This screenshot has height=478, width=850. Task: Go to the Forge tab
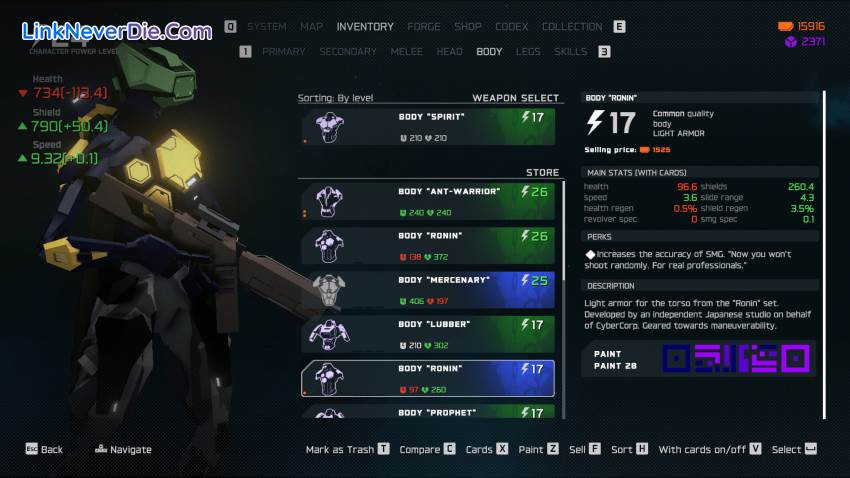[x=424, y=27]
